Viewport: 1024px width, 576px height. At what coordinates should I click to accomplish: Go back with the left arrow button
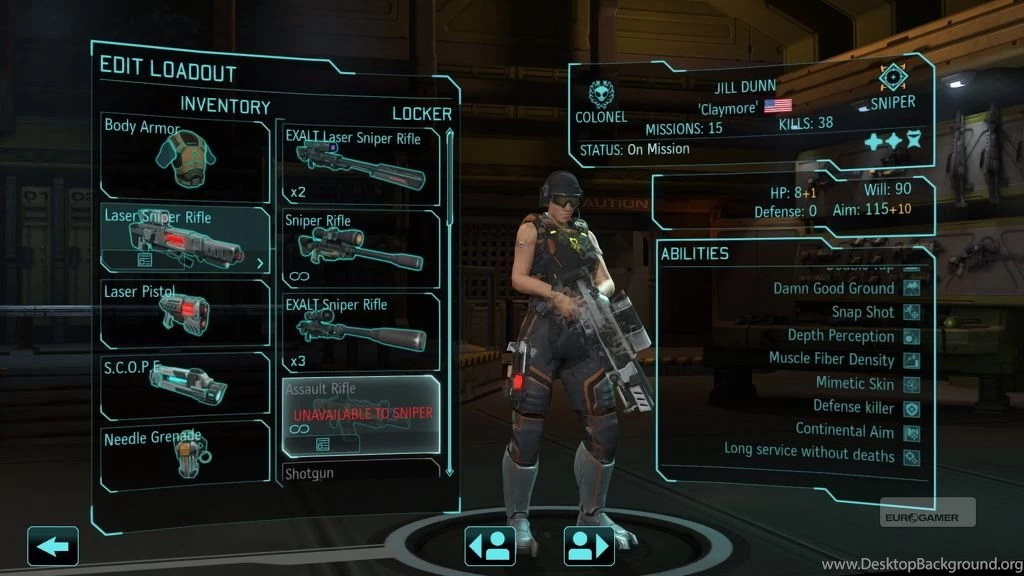tap(52, 546)
